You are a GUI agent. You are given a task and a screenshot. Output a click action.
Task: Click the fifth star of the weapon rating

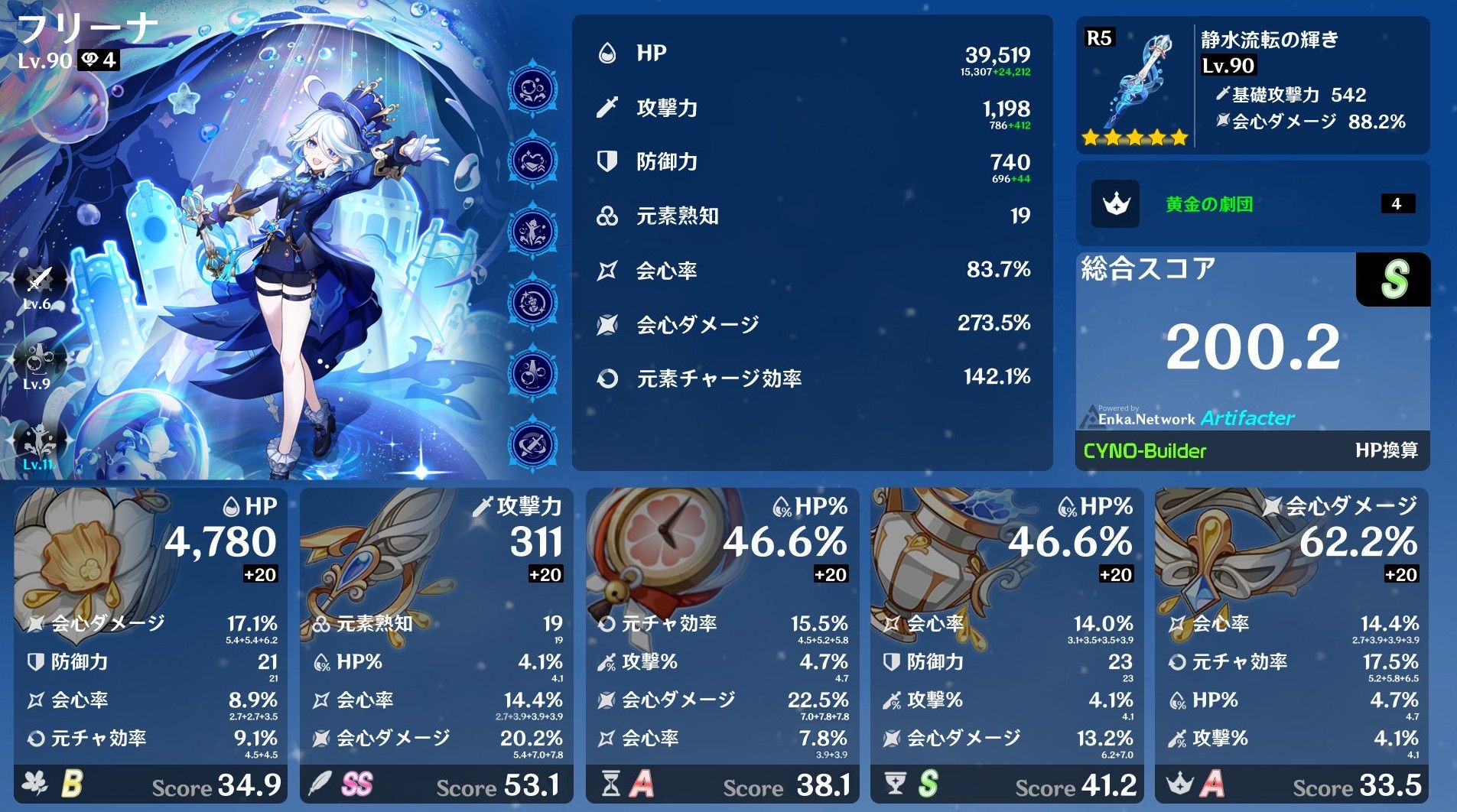click(x=1178, y=138)
